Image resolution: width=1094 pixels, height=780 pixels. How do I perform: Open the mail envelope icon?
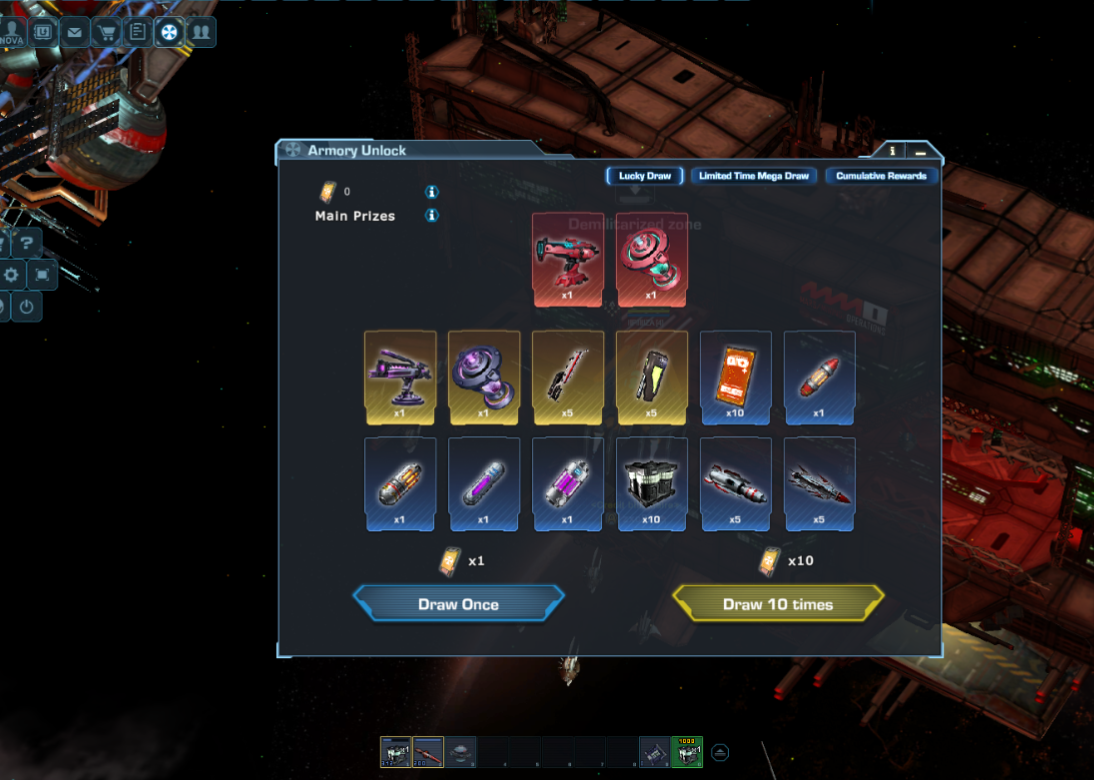75,32
